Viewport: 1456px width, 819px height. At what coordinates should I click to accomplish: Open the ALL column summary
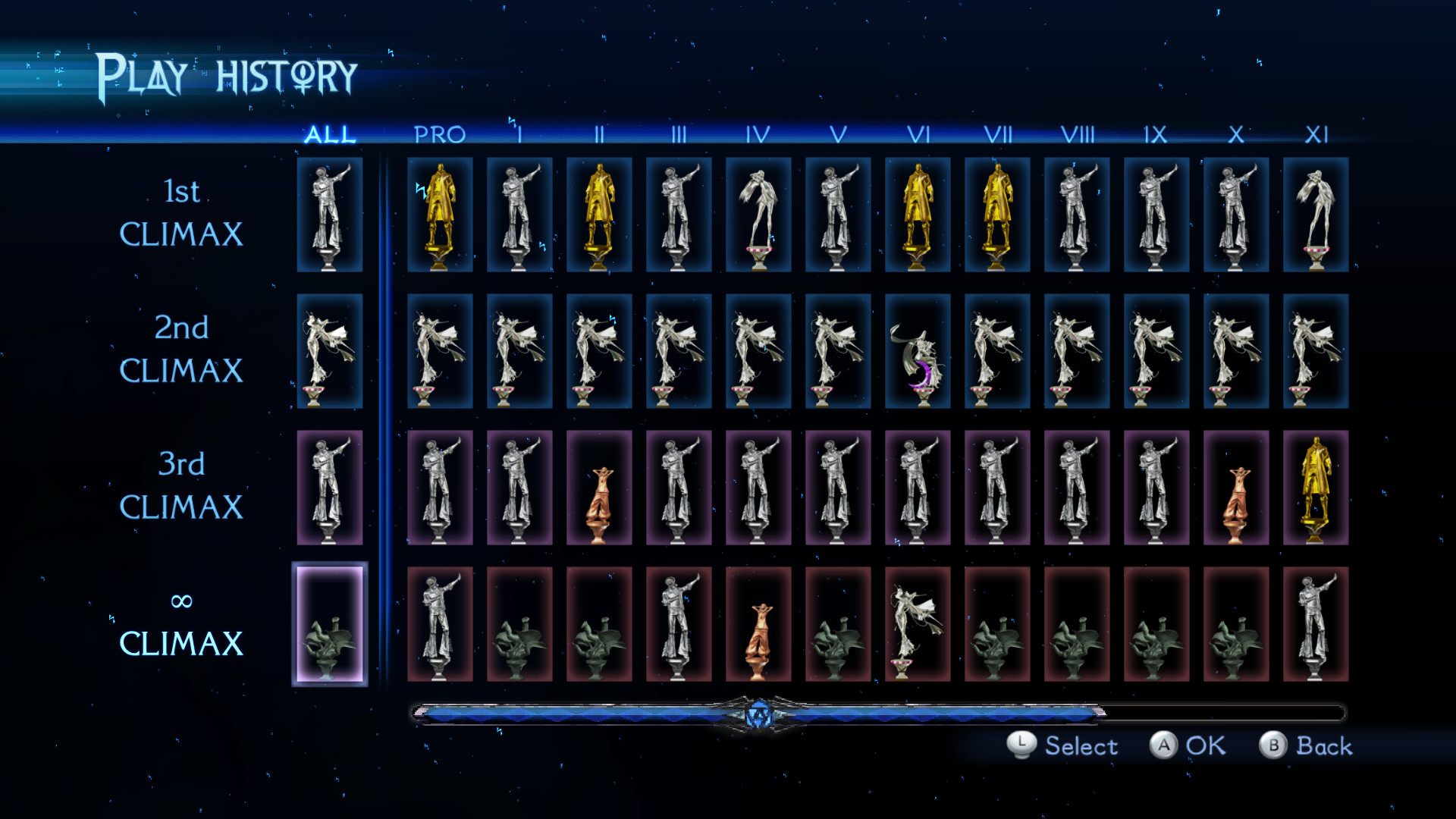point(331,135)
